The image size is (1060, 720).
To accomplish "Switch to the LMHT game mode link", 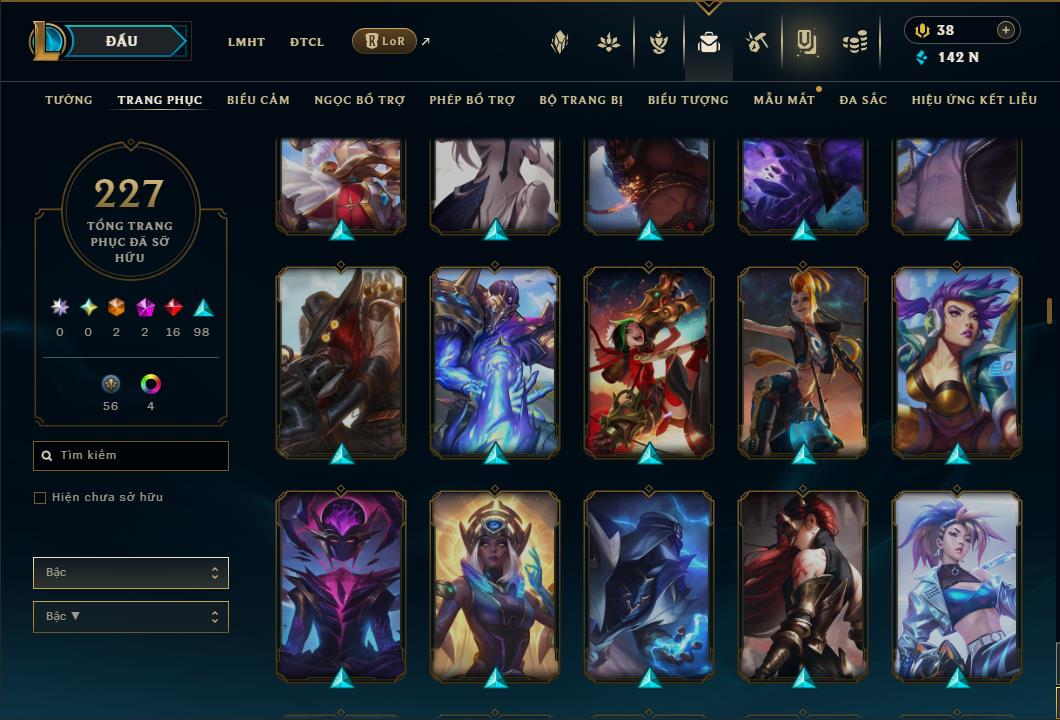I will point(246,42).
